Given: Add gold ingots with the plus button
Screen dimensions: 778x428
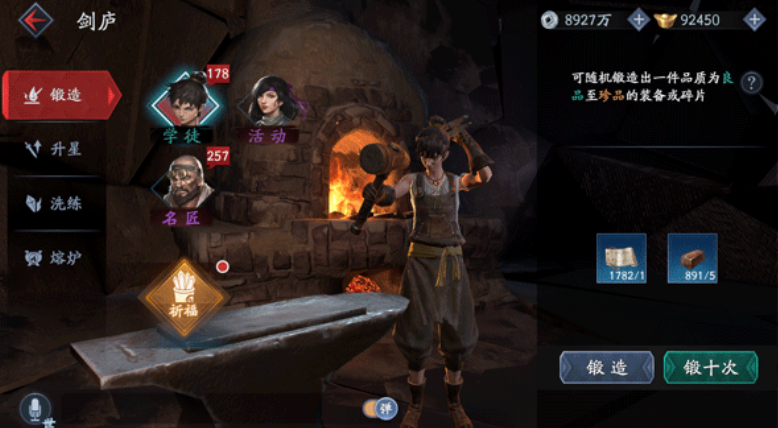Looking at the screenshot, I should click(x=753, y=20).
